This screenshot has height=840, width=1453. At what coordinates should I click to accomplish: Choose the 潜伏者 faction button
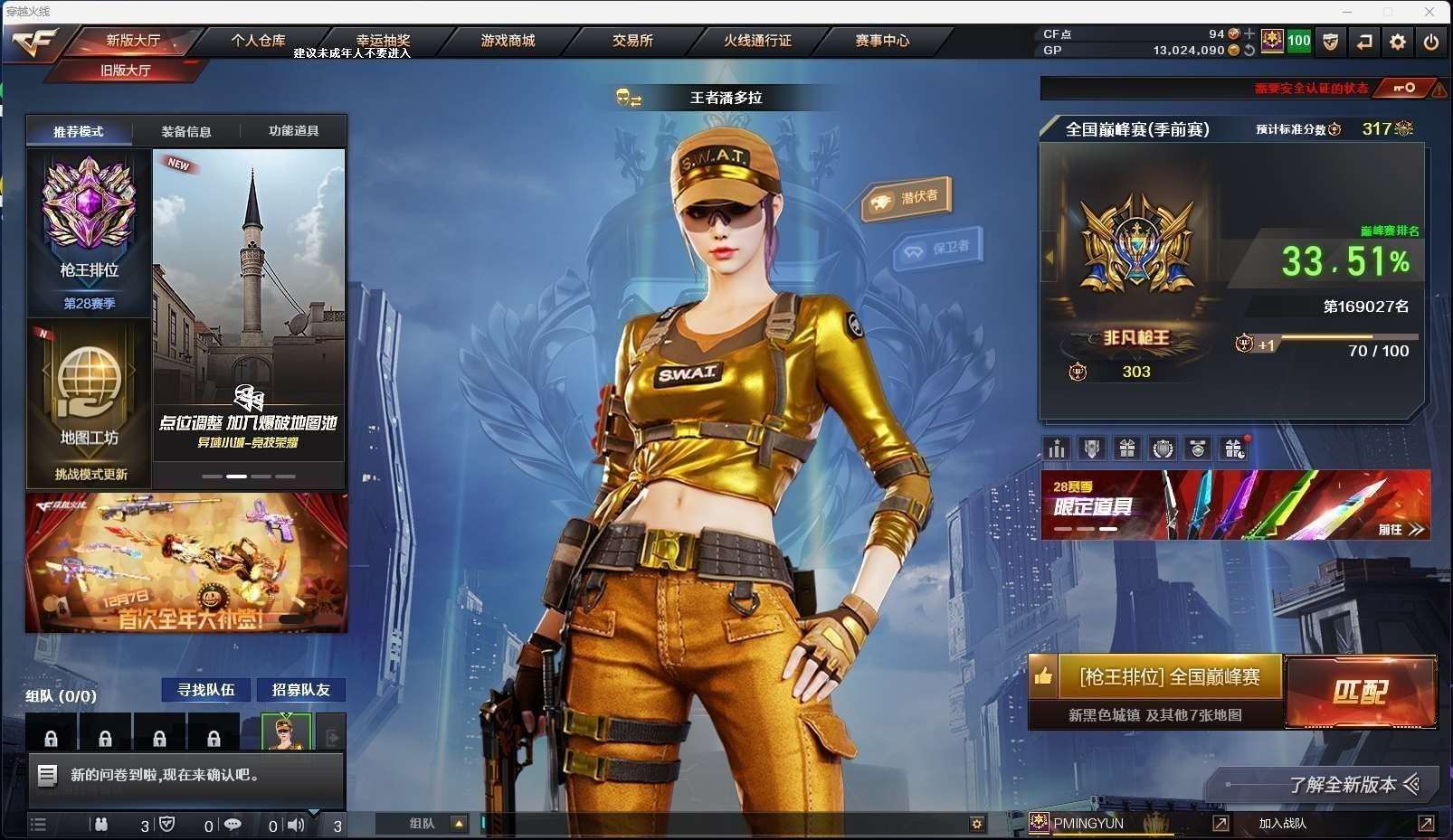pos(907,198)
